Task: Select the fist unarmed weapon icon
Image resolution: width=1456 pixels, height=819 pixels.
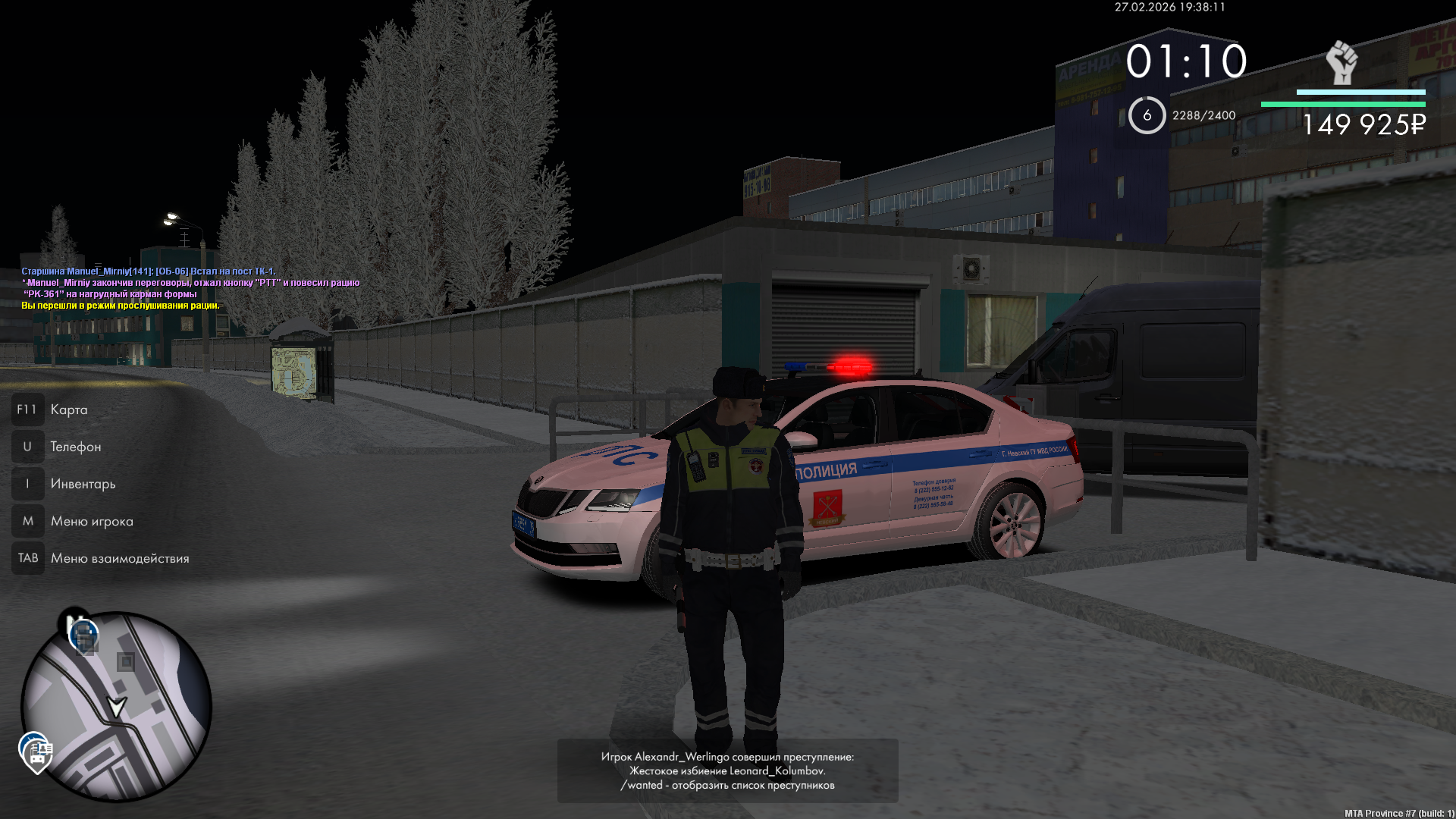Action: [1341, 63]
